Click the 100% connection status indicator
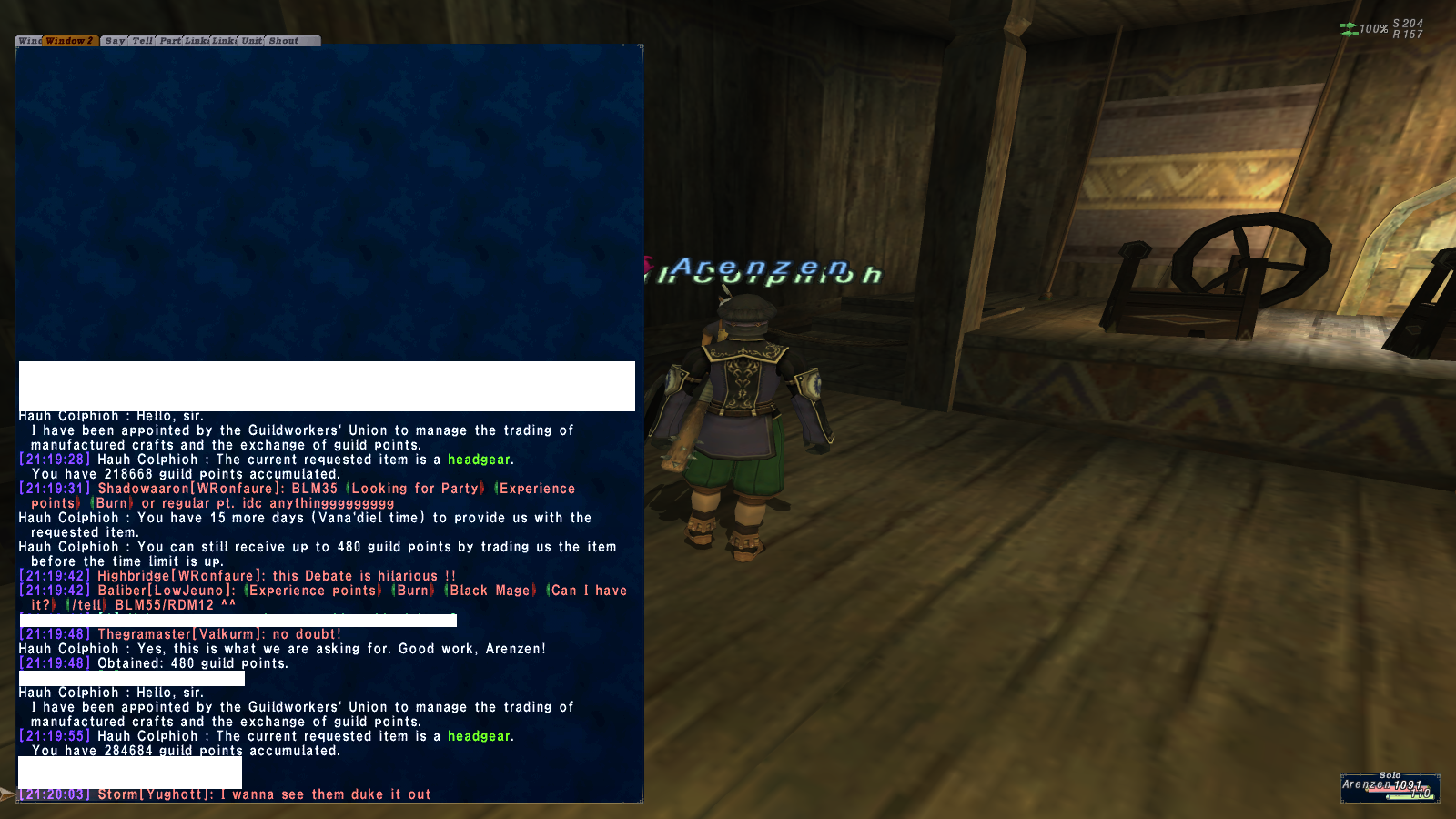The height and width of the screenshot is (819, 1456). pyautogui.click(x=1374, y=28)
